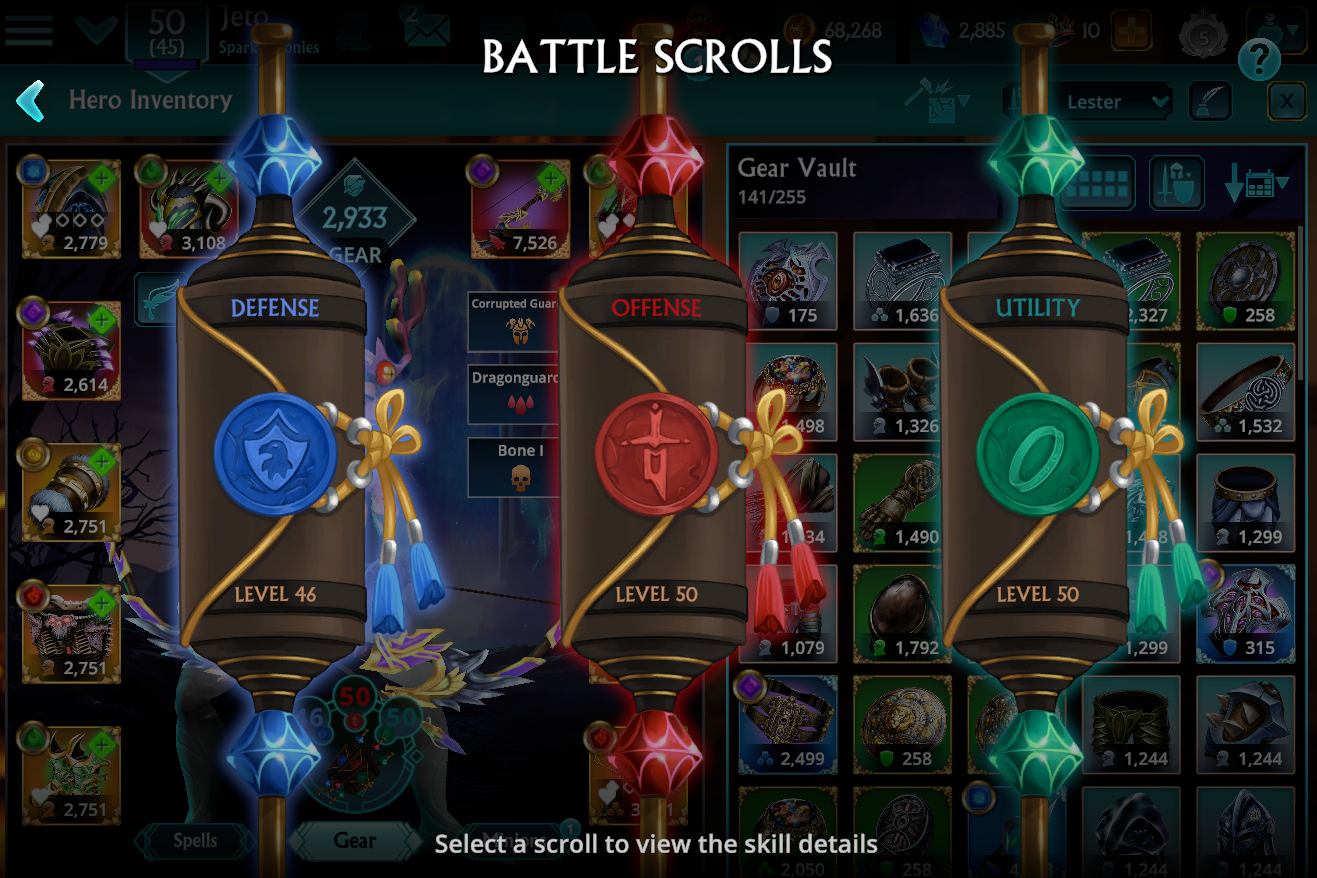
Task: Select the 175 shield item in Gear Vault
Action: tap(788, 280)
